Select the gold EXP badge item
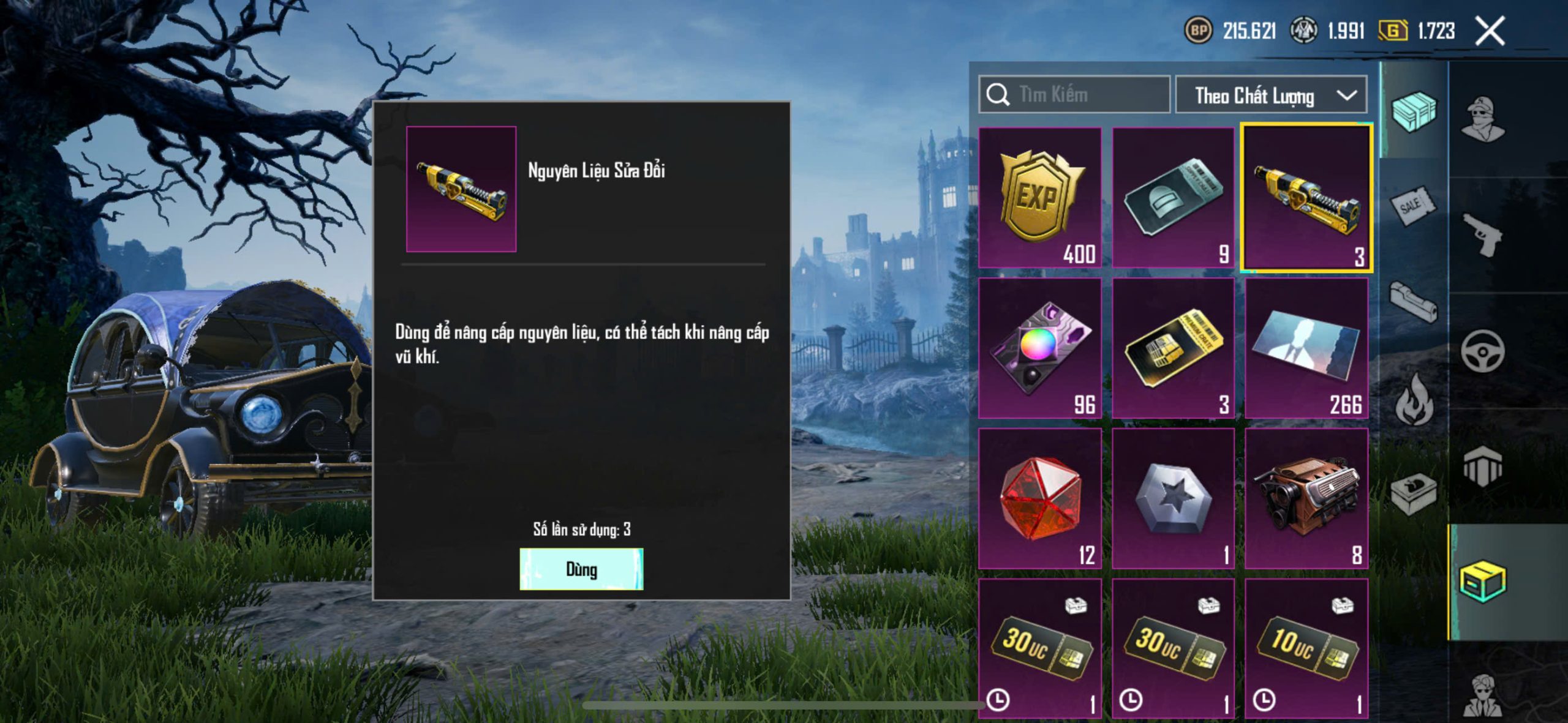This screenshot has width=1568, height=723. pyautogui.click(x=1039, y=198)
